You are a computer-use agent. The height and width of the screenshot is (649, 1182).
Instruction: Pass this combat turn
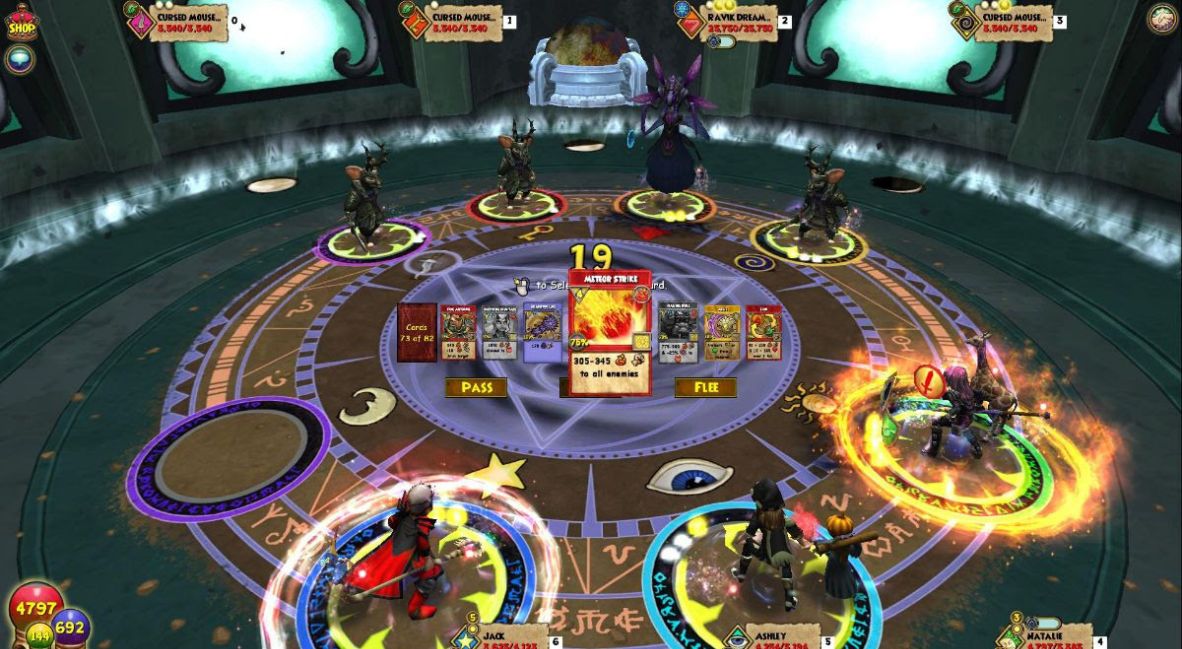475,387
